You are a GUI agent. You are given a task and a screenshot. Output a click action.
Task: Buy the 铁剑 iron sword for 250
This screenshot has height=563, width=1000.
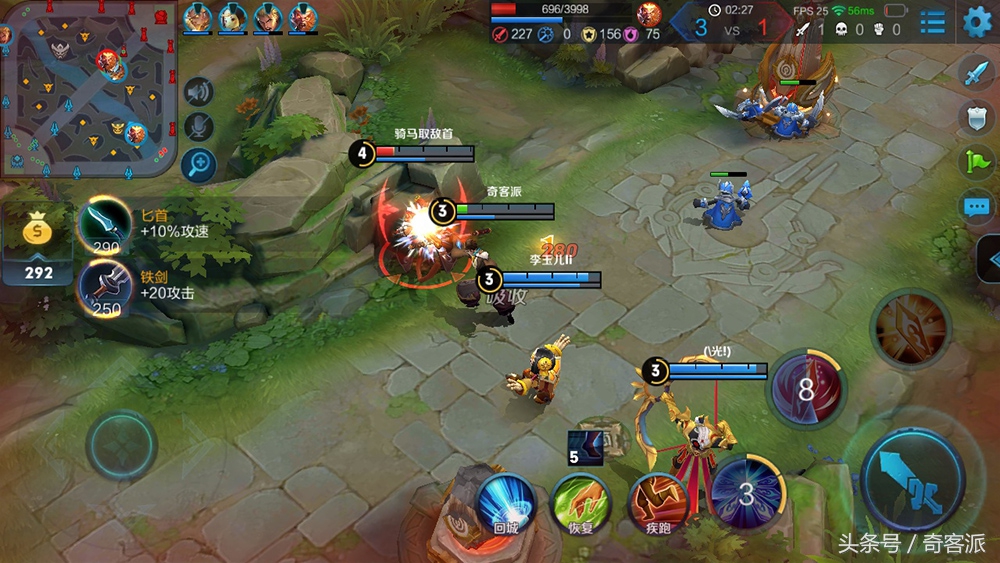coord(104,288)
